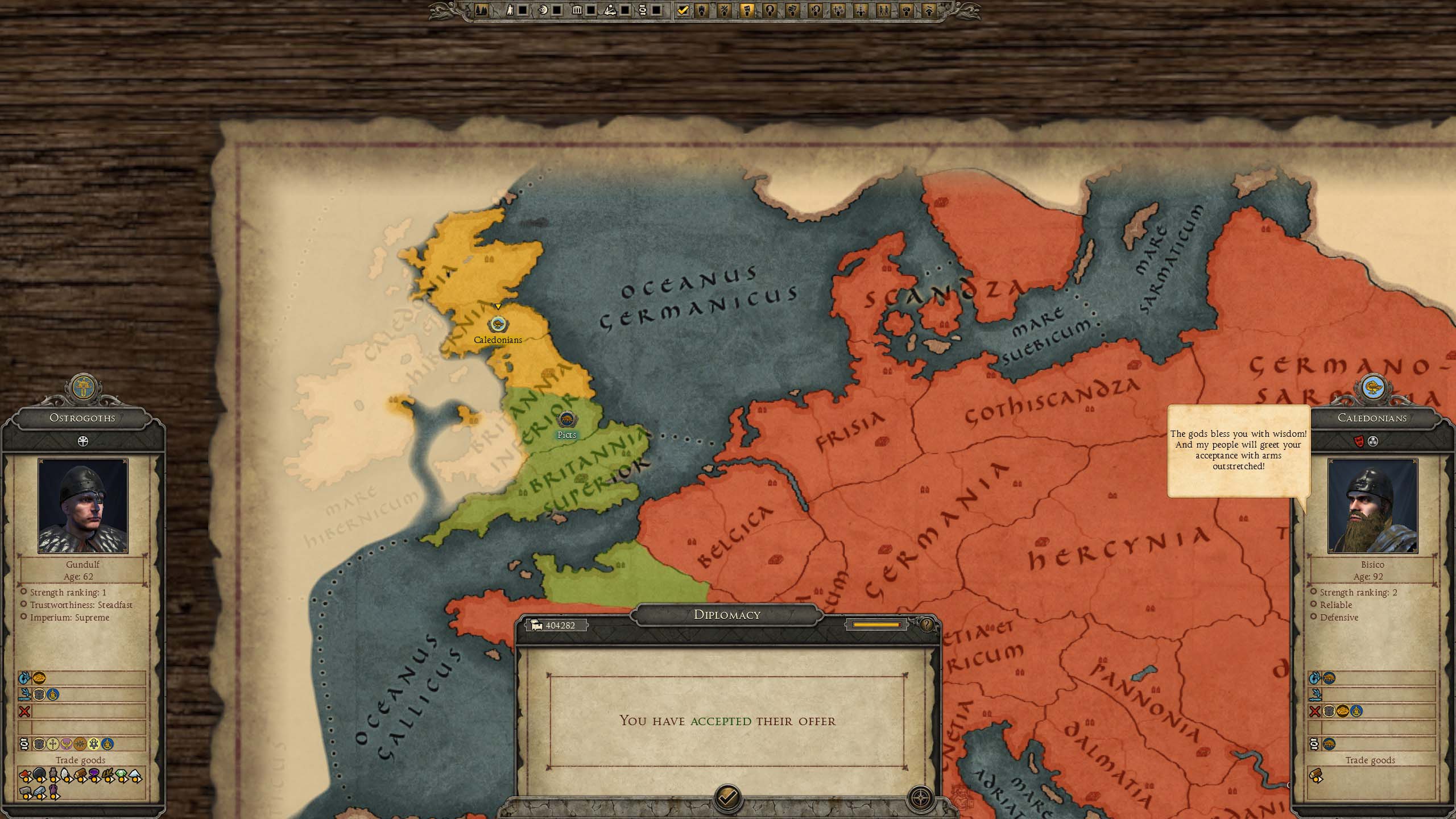1456x819 pixels.
Task: Click the Caledonians' single trade good icon
Action: (x=1316, y=776)
